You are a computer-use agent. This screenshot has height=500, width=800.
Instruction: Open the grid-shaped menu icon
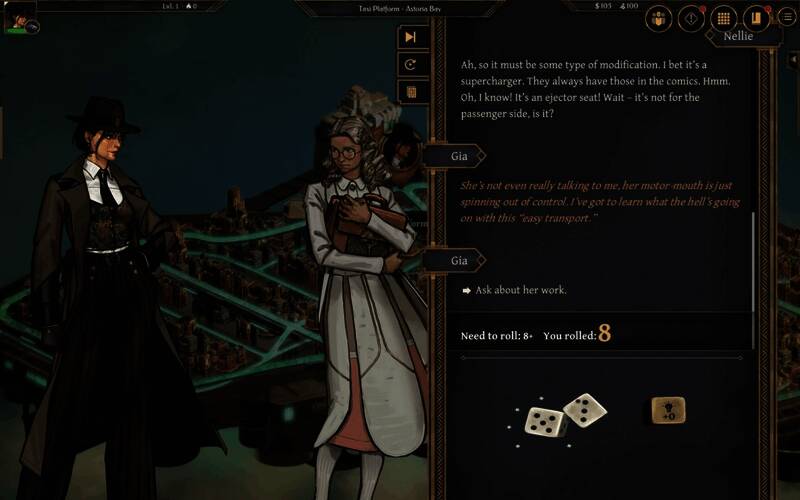[x=723, y=18]
